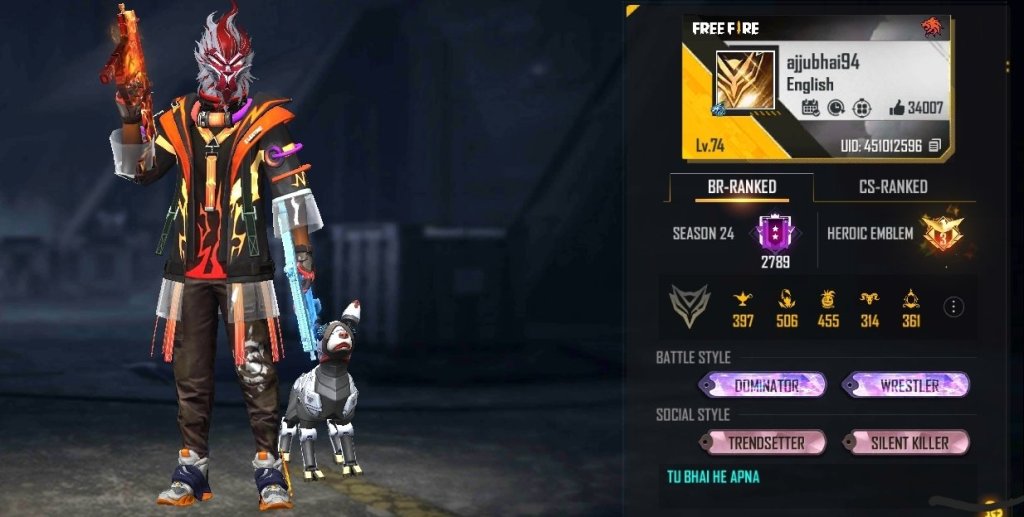1024x517 pixels.
Task: Select the ram head badge showing 314
Action: coord(868,298)
